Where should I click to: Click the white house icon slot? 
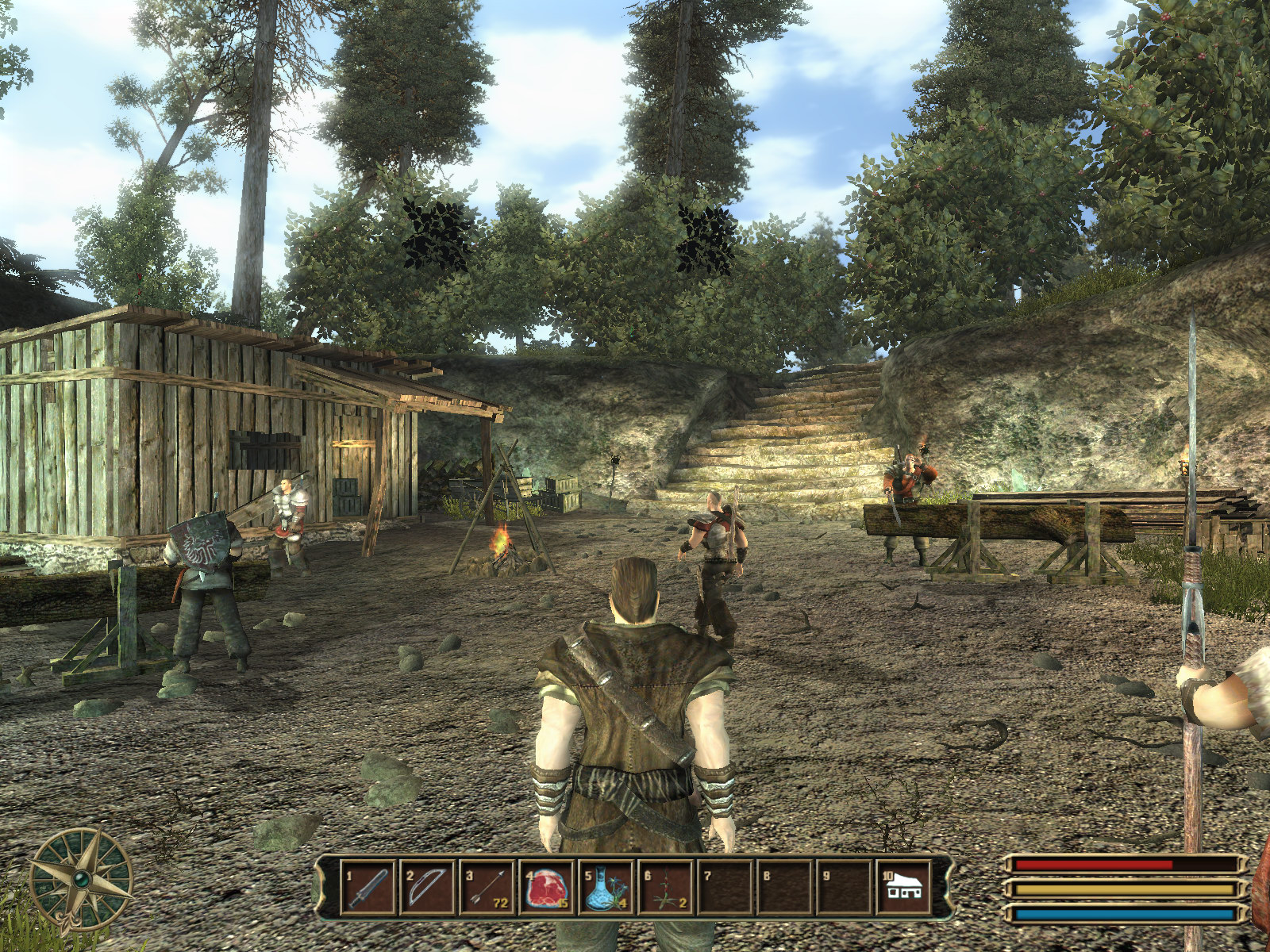(903, 885)
